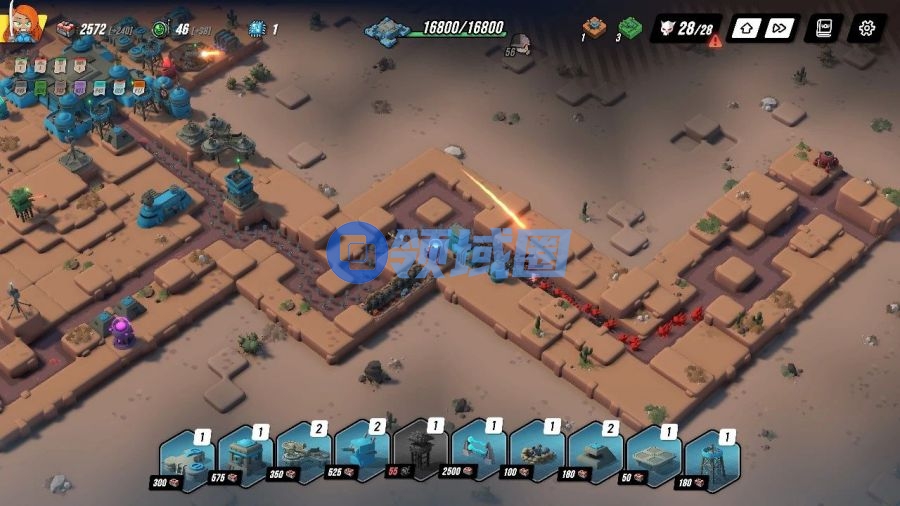Screen dimensions: 900x506
Task: Pick the building card costing 100
Action: [x=535, y=459]
